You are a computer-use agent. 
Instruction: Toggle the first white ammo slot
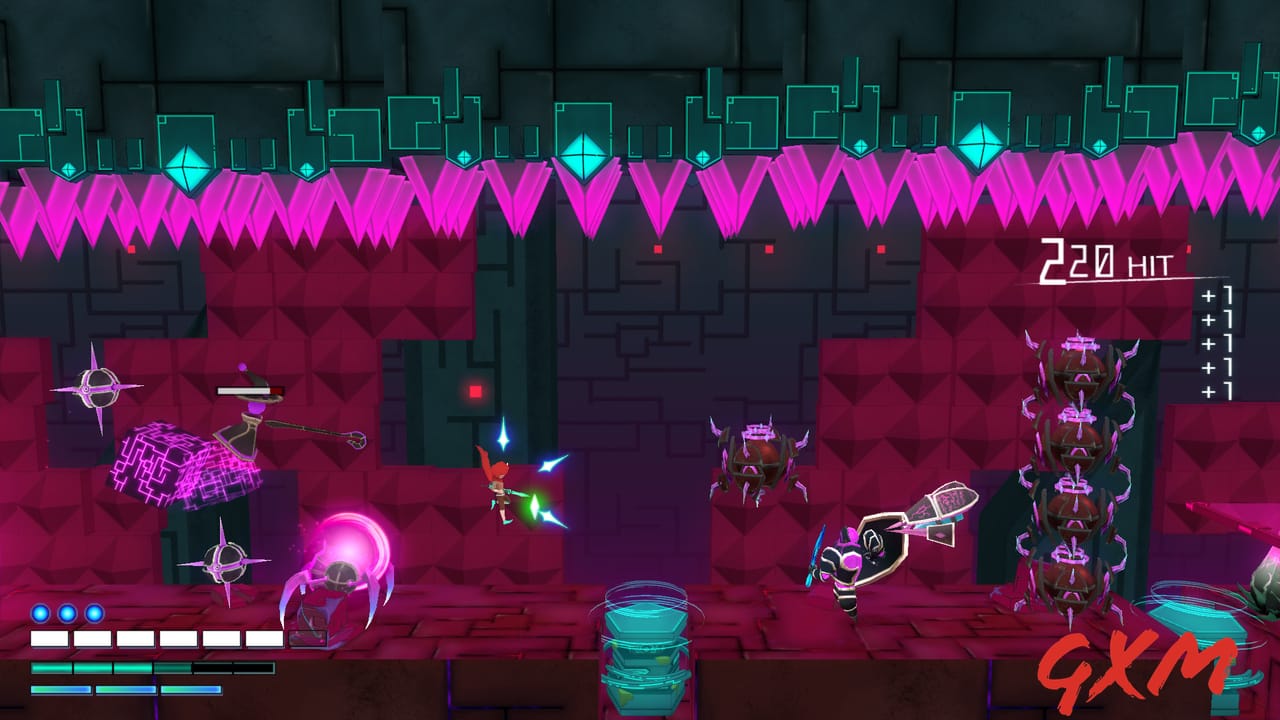point(50,638)
